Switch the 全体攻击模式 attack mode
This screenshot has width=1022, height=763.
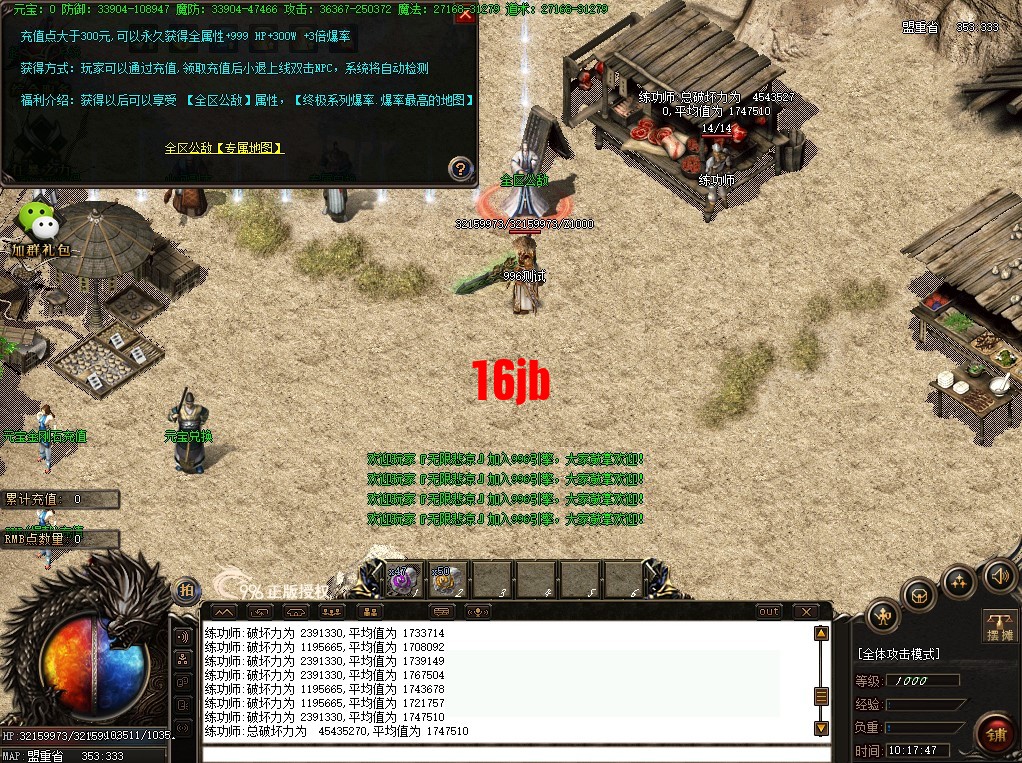pos(899,654)
